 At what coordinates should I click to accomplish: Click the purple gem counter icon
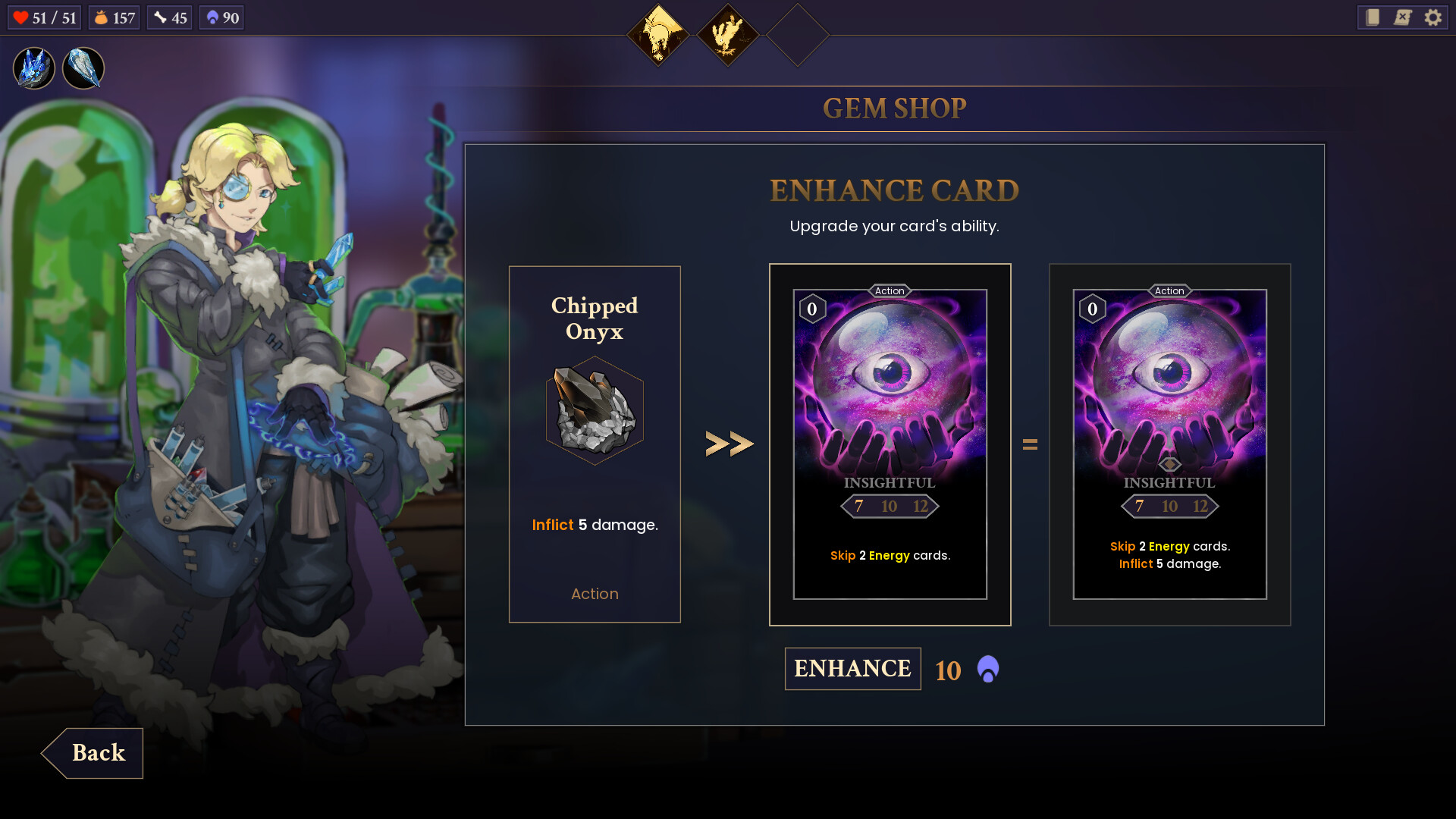click(211, 17)
